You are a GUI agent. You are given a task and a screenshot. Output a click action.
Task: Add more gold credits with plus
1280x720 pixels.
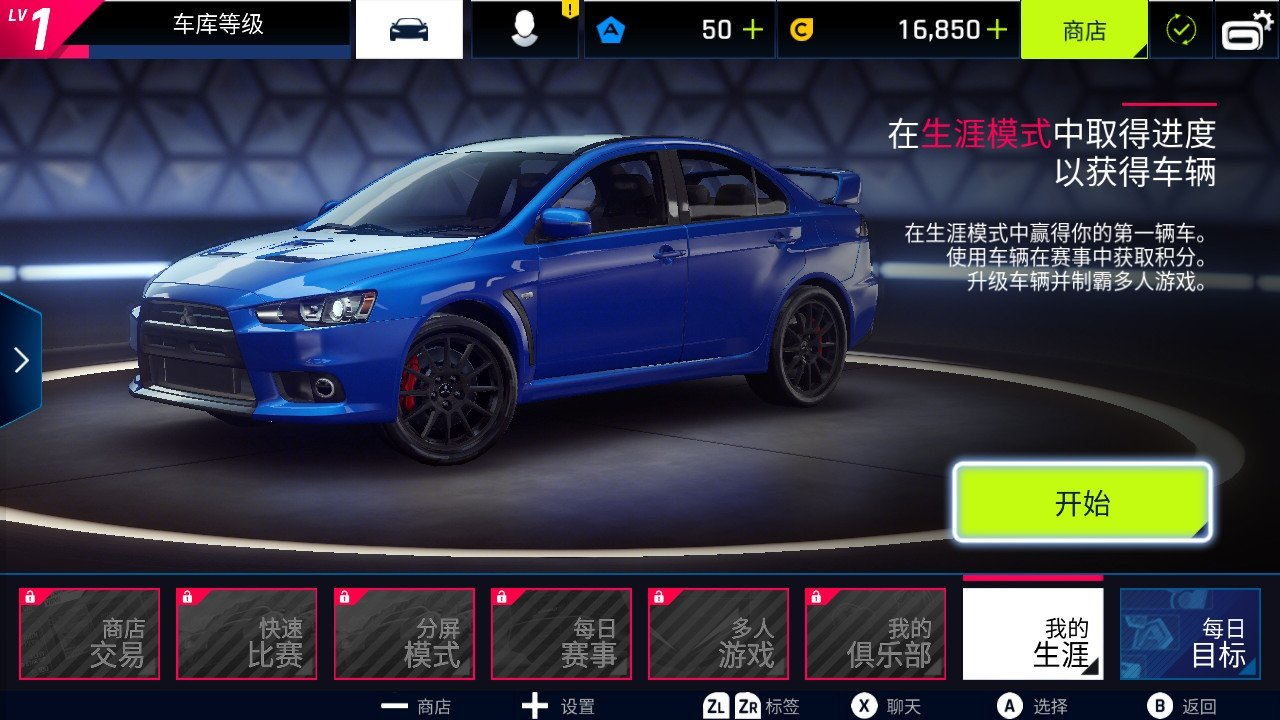click(x=997, y=30)
